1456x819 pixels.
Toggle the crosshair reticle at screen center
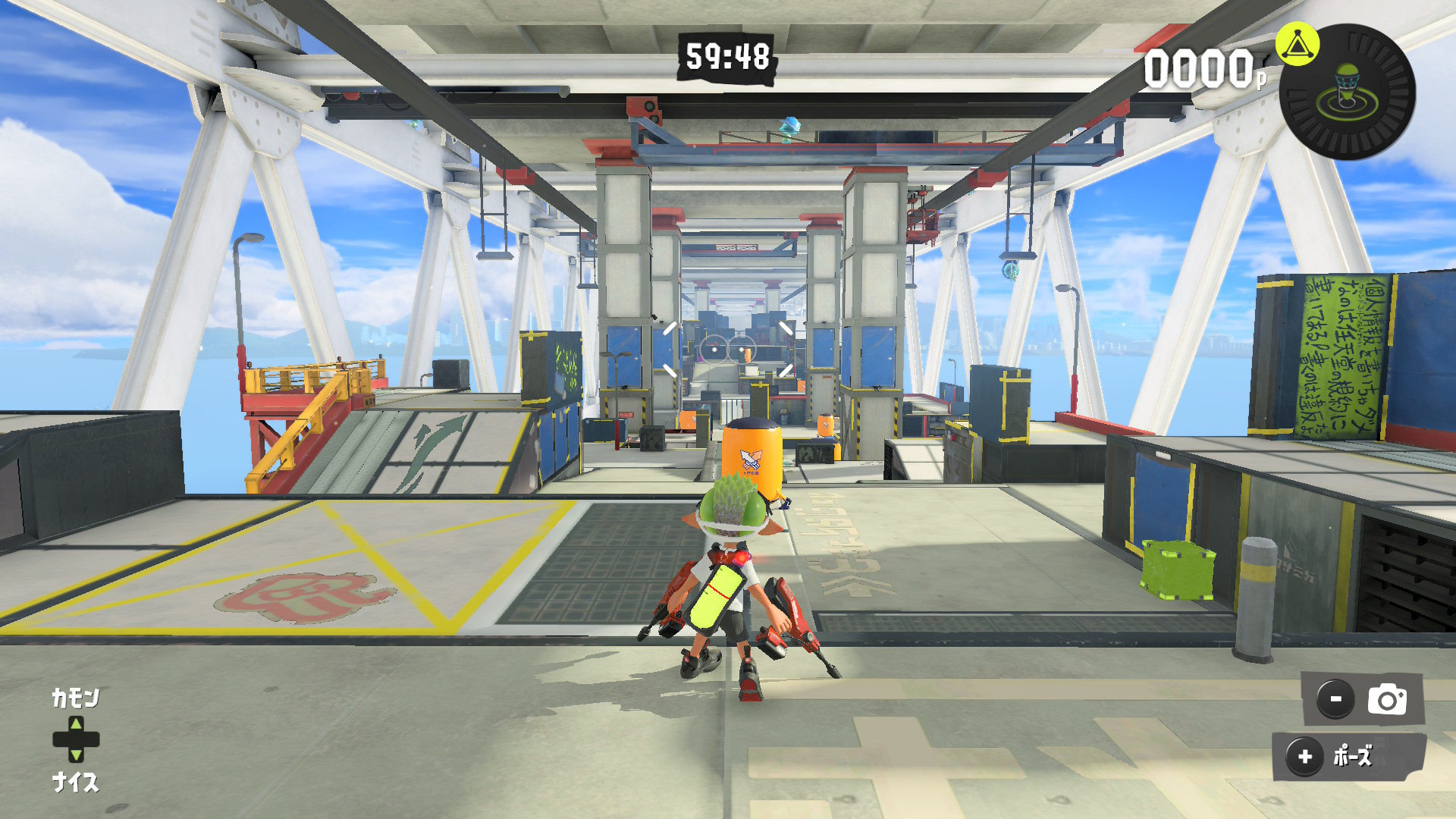point(728,350)
